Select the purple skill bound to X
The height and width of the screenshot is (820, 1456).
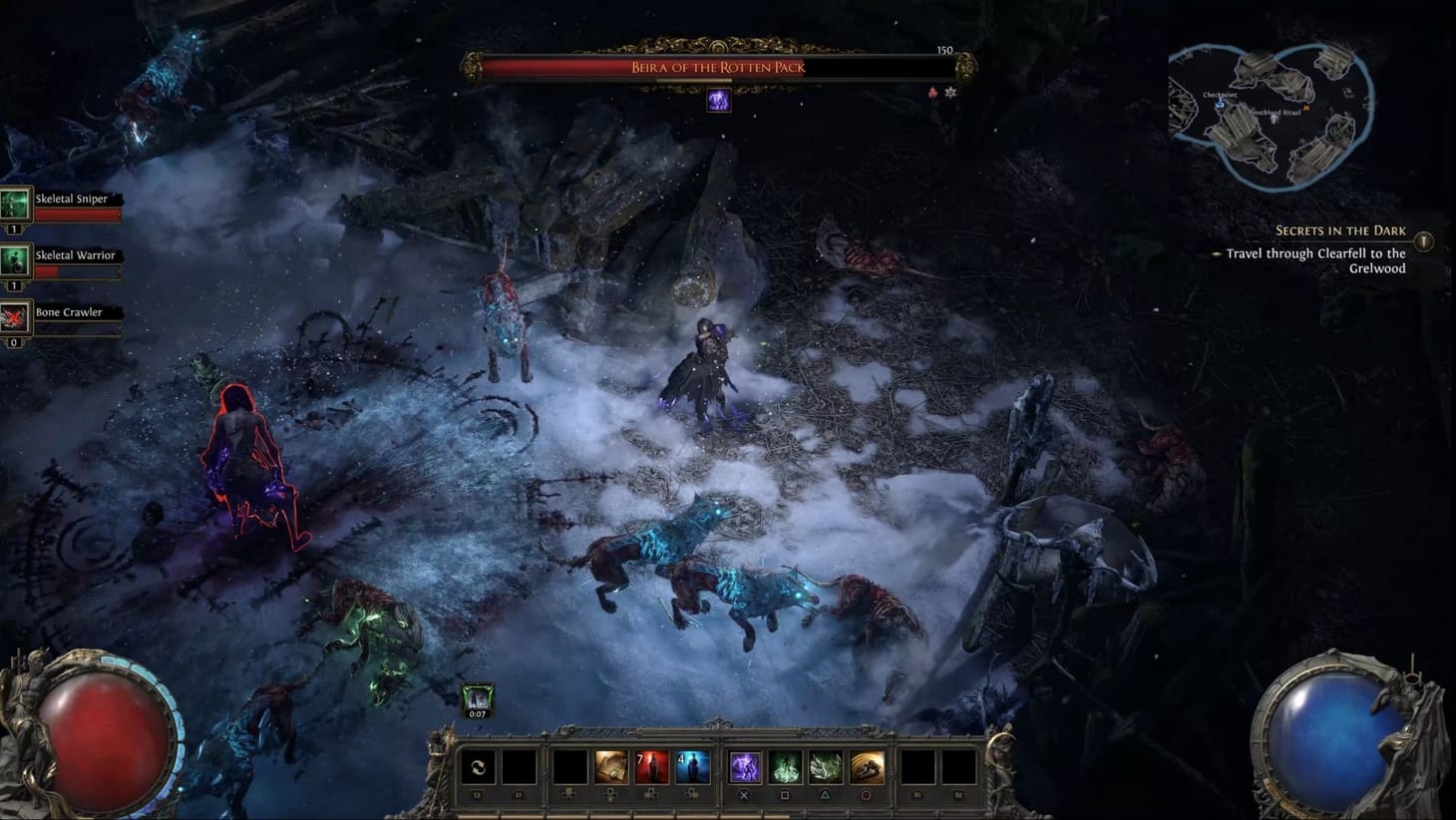tap(744, 768)
